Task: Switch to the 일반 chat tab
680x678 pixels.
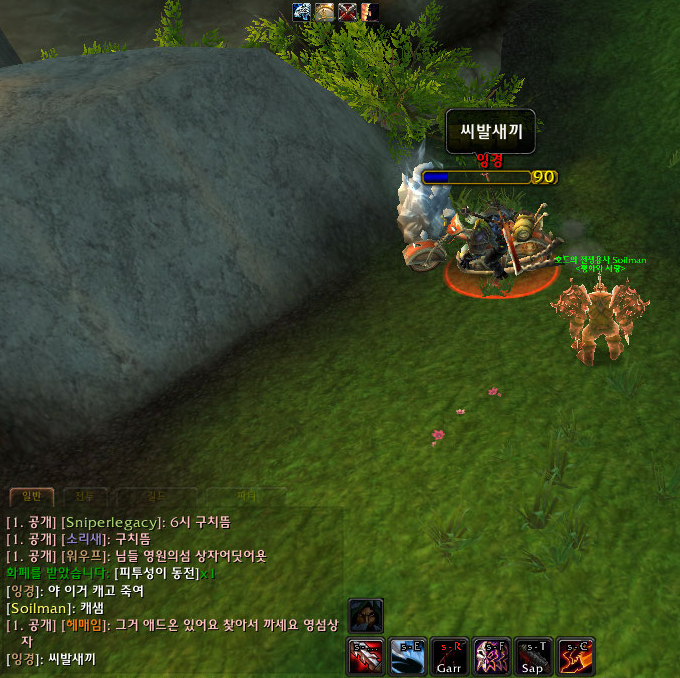Action: coord(30,496)
